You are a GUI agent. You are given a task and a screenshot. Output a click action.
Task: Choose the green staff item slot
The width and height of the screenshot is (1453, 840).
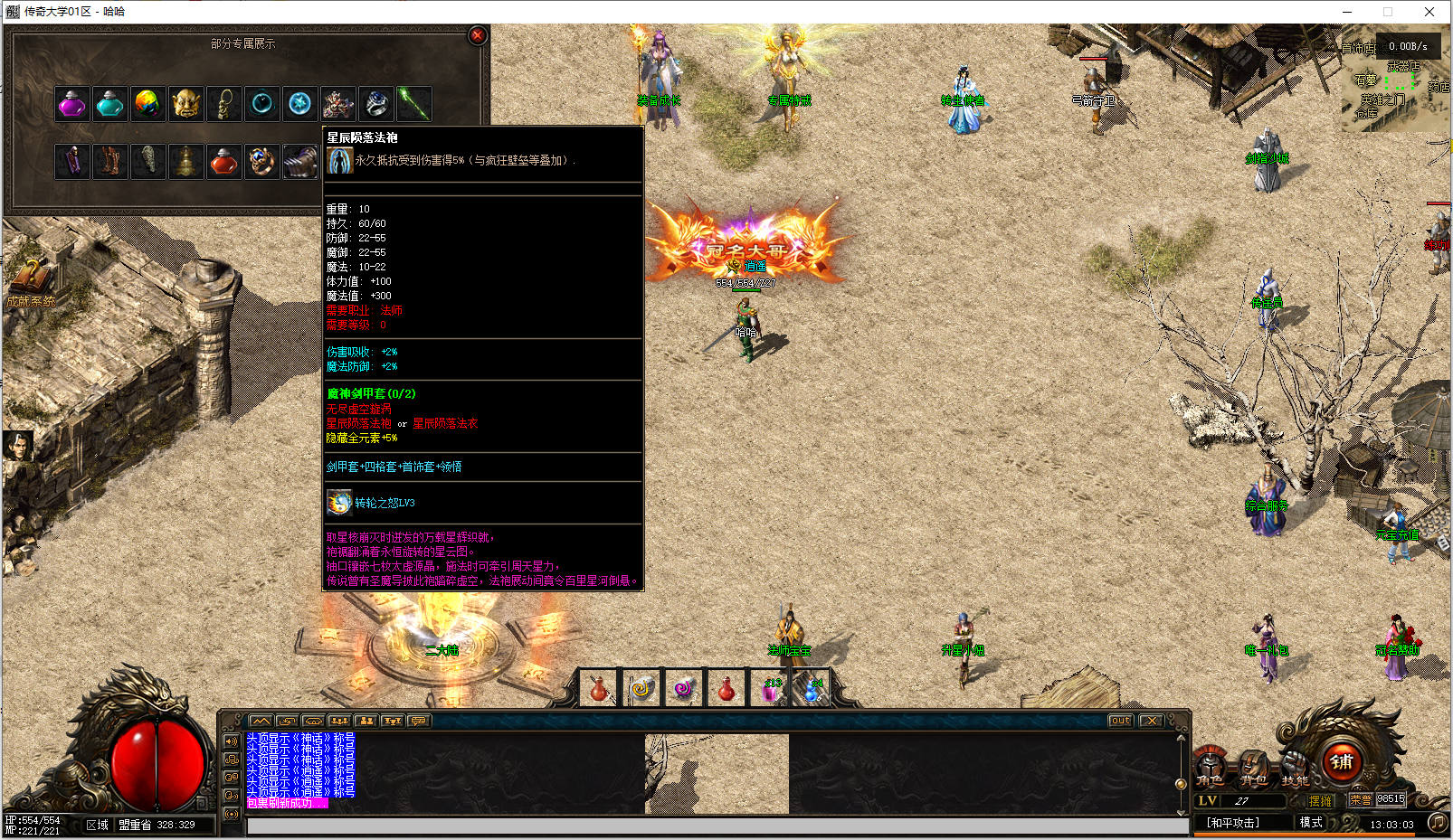coord(414,104)
